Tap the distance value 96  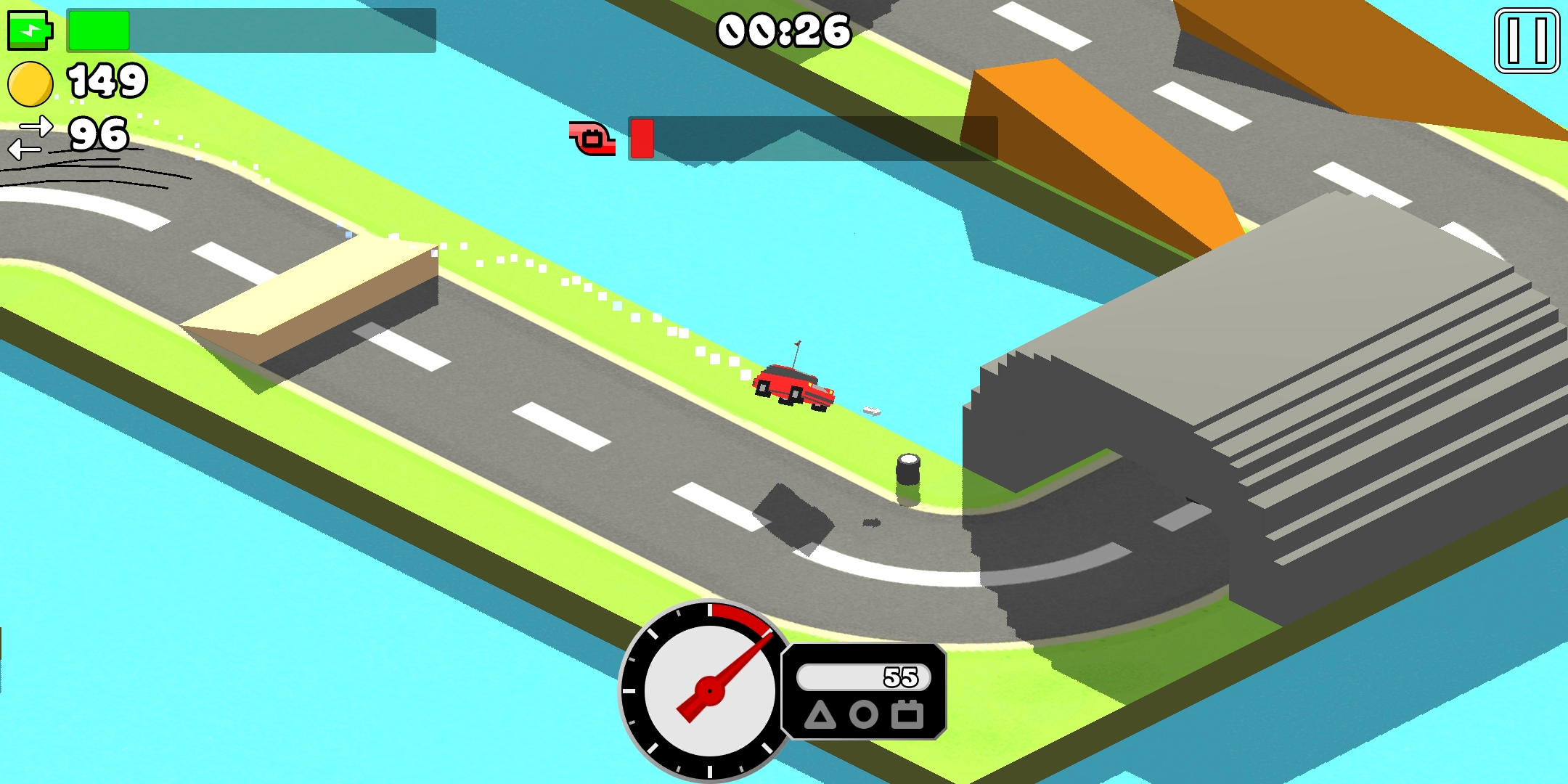tap(99, 135)
